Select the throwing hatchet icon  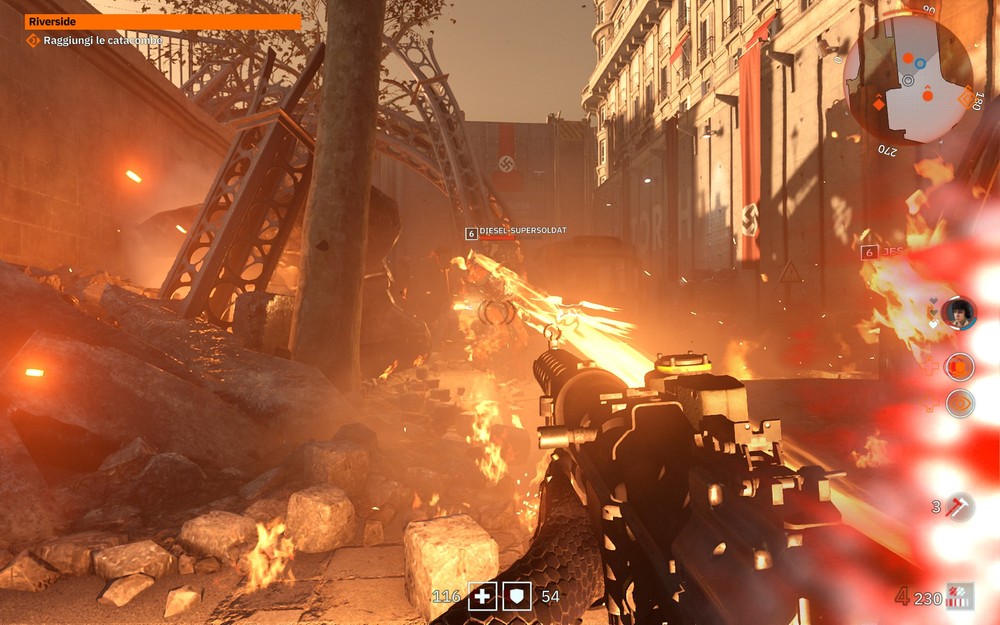click(960, 506)
